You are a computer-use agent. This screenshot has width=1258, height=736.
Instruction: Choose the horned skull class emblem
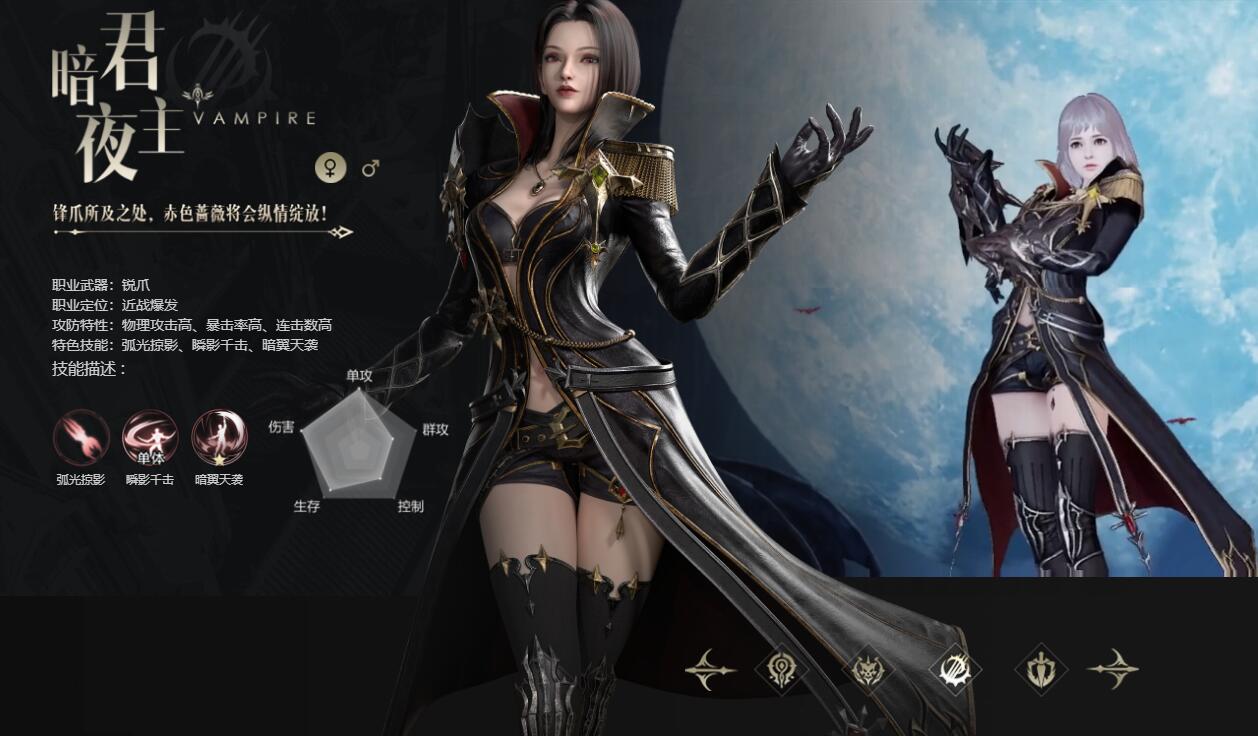[x=868, y=669]
